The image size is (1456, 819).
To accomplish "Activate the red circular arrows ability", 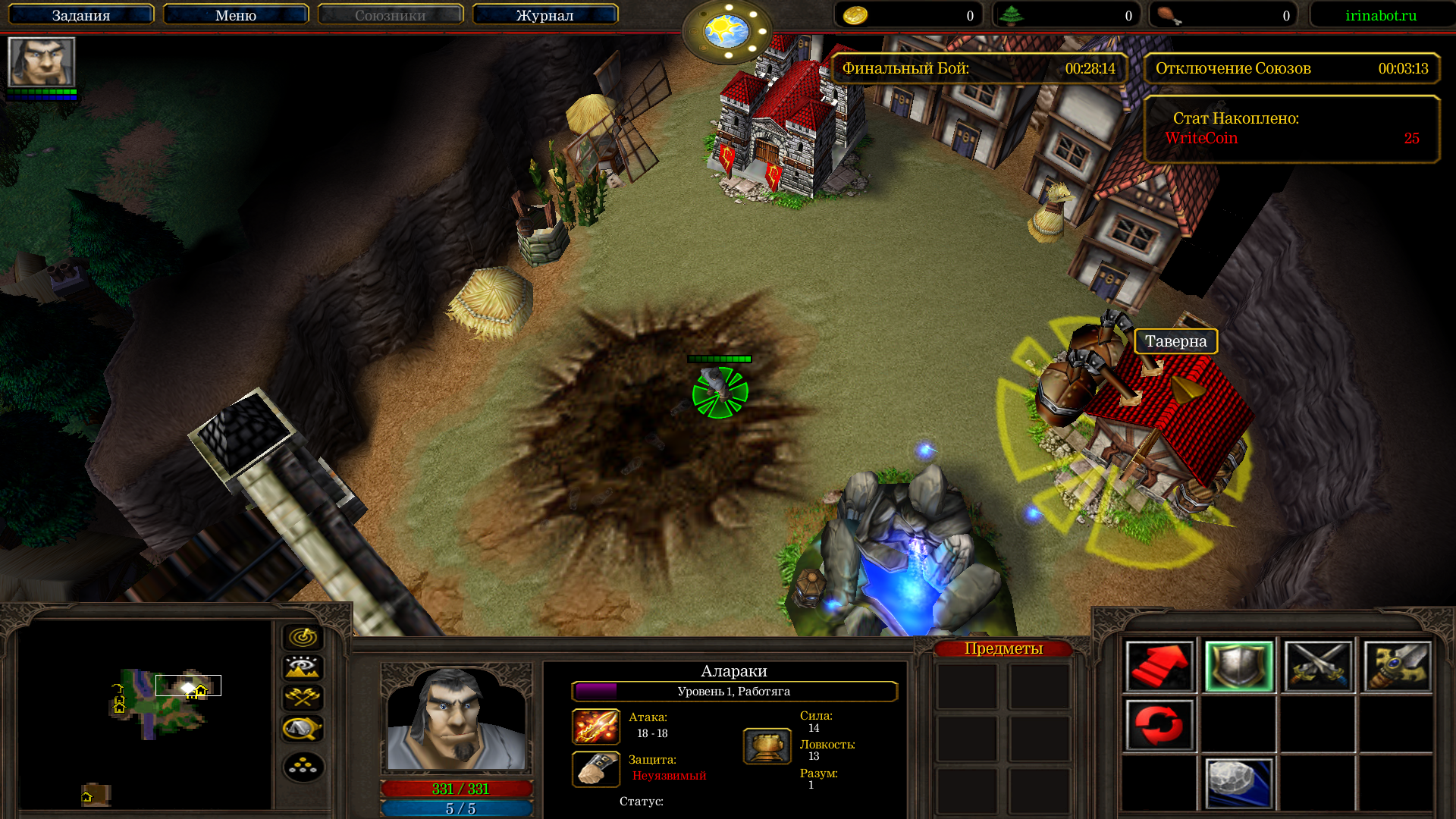I will pos(1159,725).
